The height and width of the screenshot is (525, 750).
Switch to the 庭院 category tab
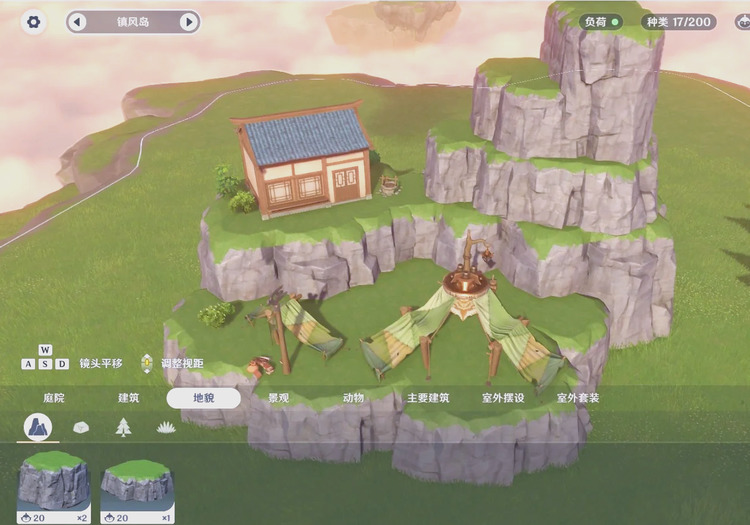coord(53,398)
